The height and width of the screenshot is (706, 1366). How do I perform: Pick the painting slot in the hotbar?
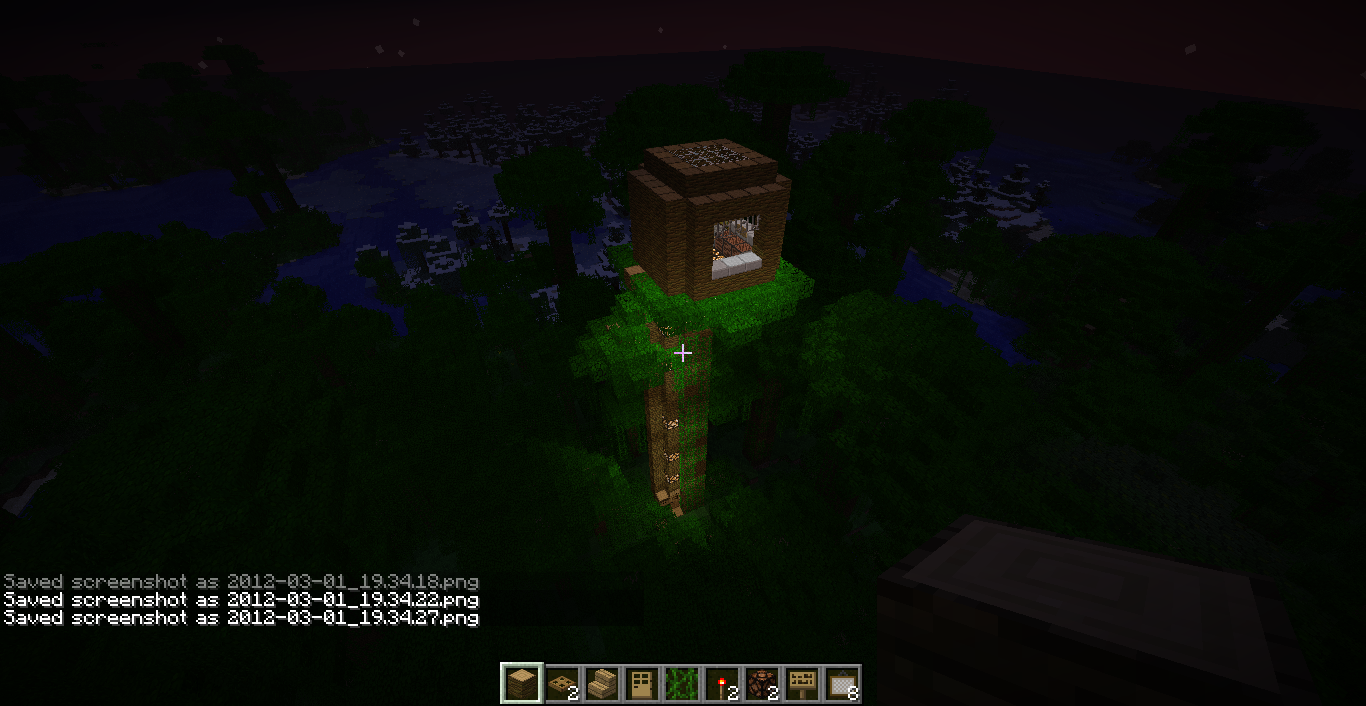pyautogui.click(x=841, y=684)
